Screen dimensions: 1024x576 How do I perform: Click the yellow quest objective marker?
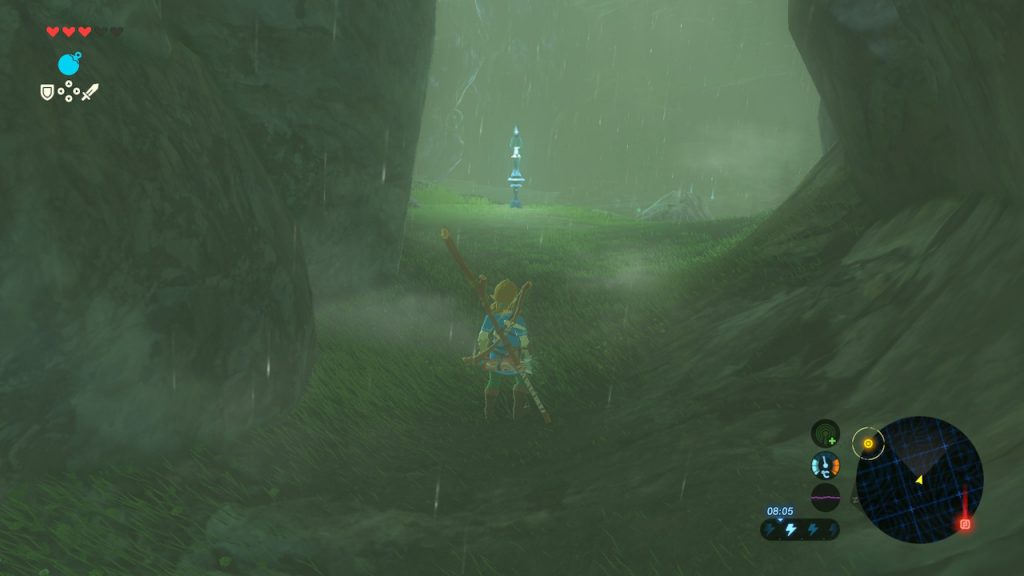868,443
